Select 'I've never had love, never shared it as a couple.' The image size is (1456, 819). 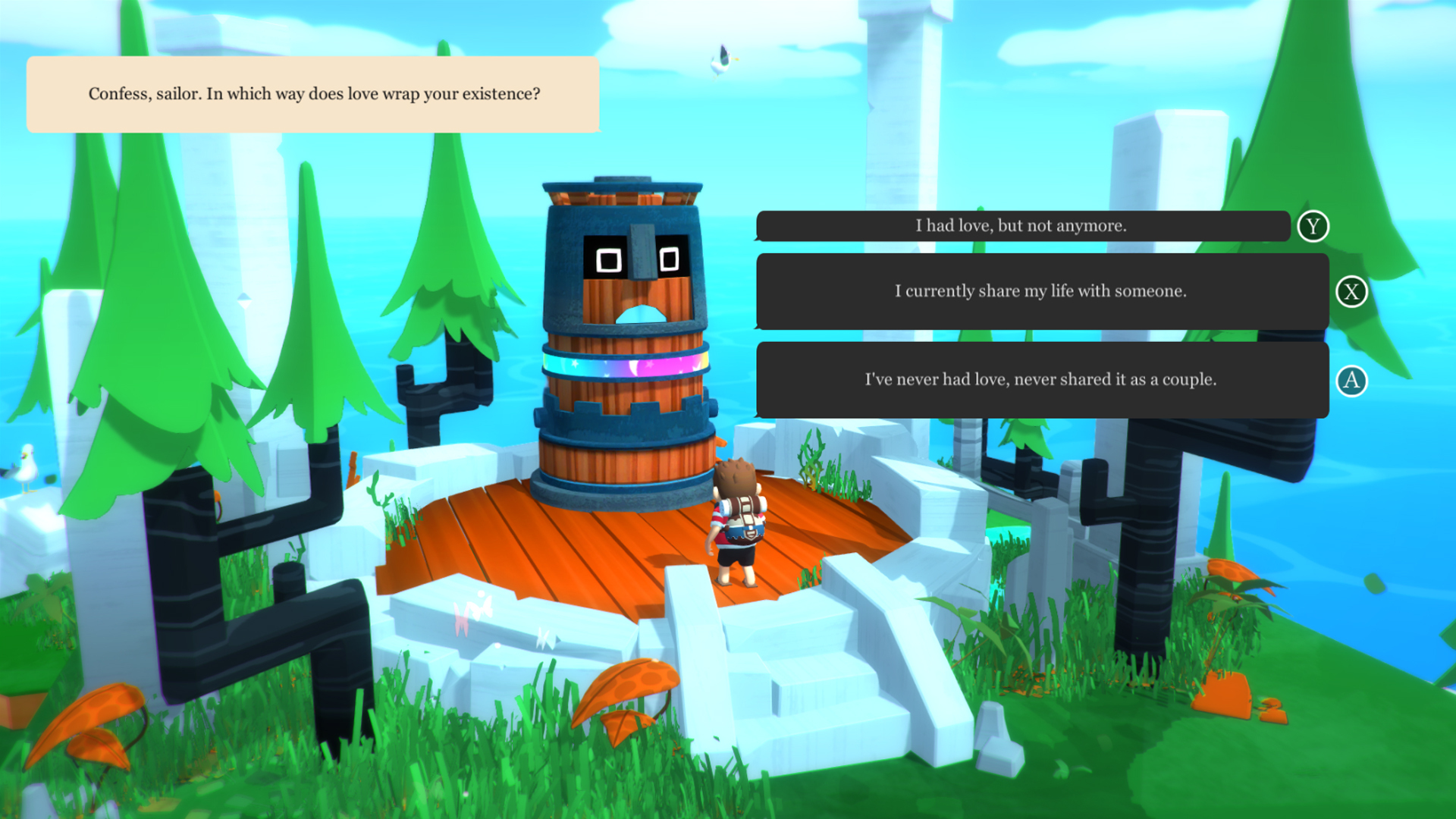point(1039,380)
